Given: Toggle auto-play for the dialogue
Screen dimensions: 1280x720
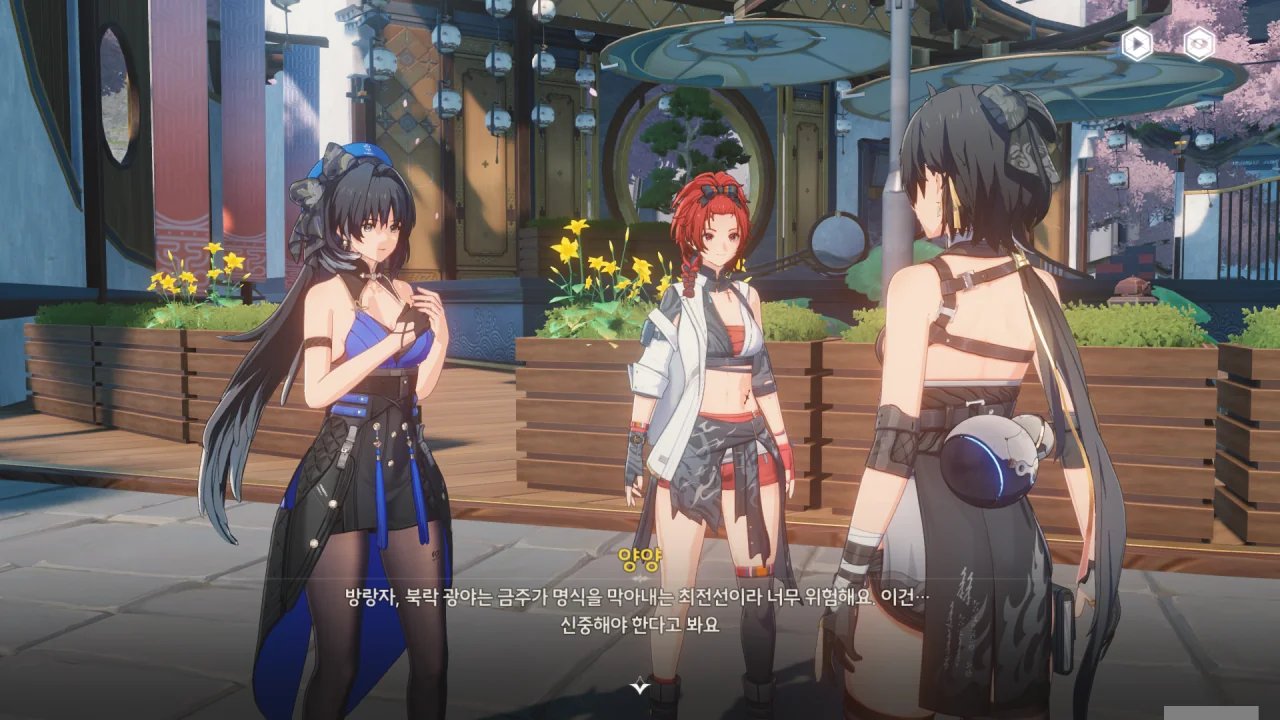Looking at the screenshot, I should click(1136, 44).
